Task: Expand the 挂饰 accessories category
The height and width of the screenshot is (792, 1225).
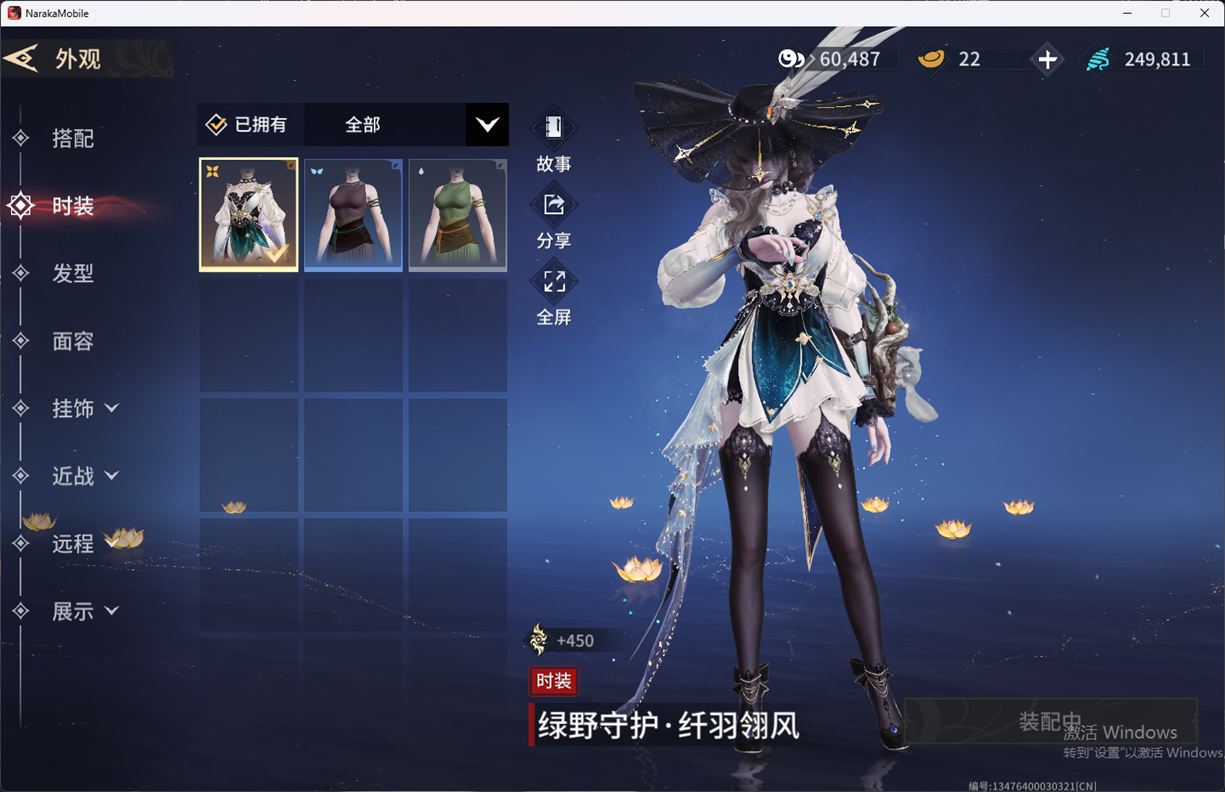Action: (84, 408)
